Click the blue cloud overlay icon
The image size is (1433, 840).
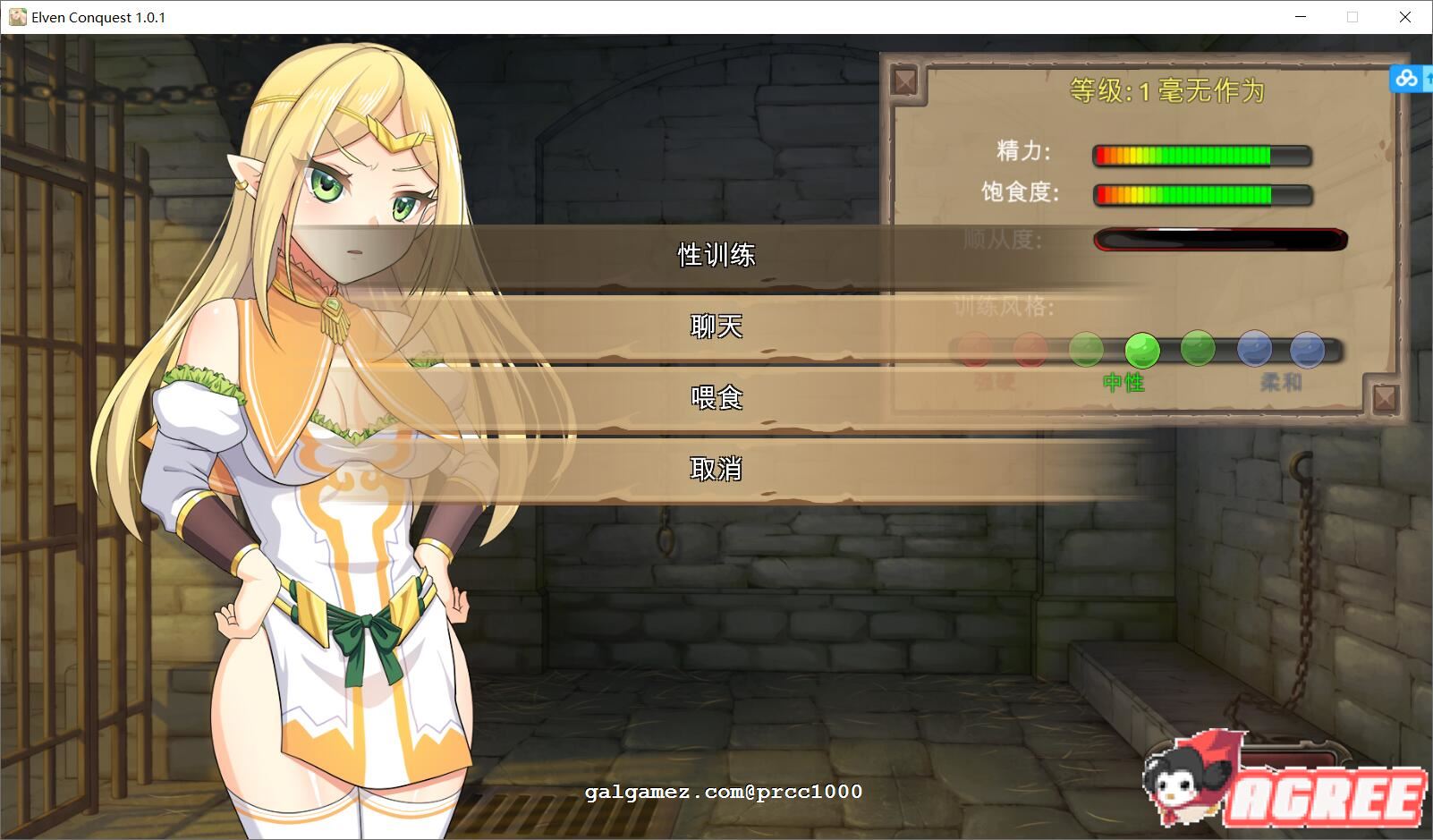[x=1406, y=79]
